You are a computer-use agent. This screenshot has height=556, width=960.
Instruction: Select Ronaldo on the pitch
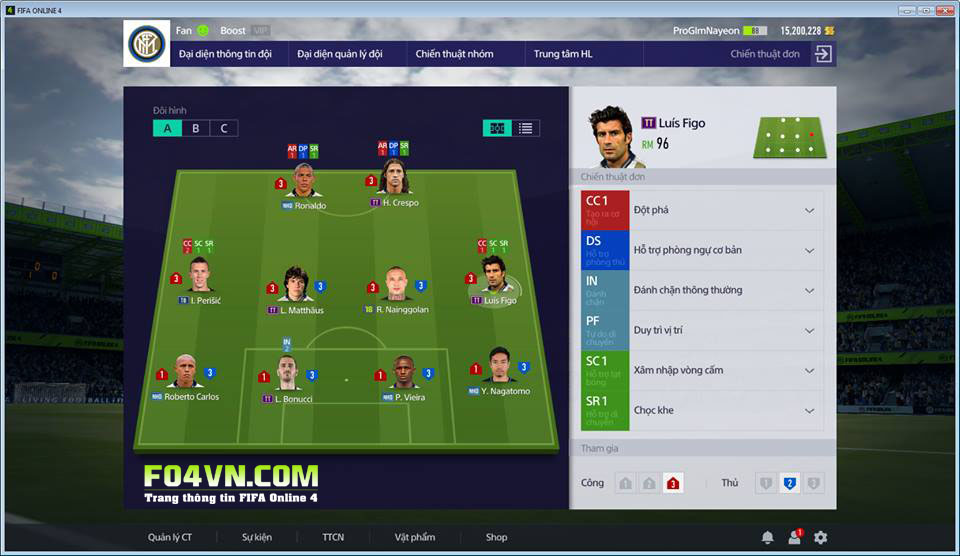tap(305, 182)
